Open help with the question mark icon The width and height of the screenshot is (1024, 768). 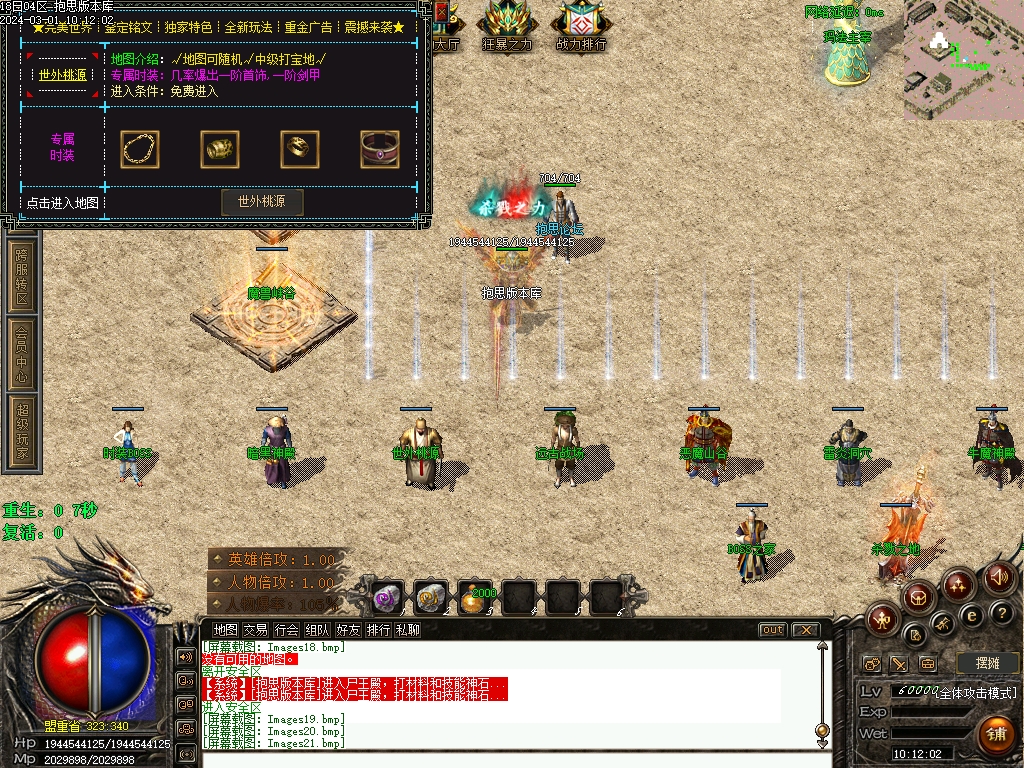(1001, 612)
